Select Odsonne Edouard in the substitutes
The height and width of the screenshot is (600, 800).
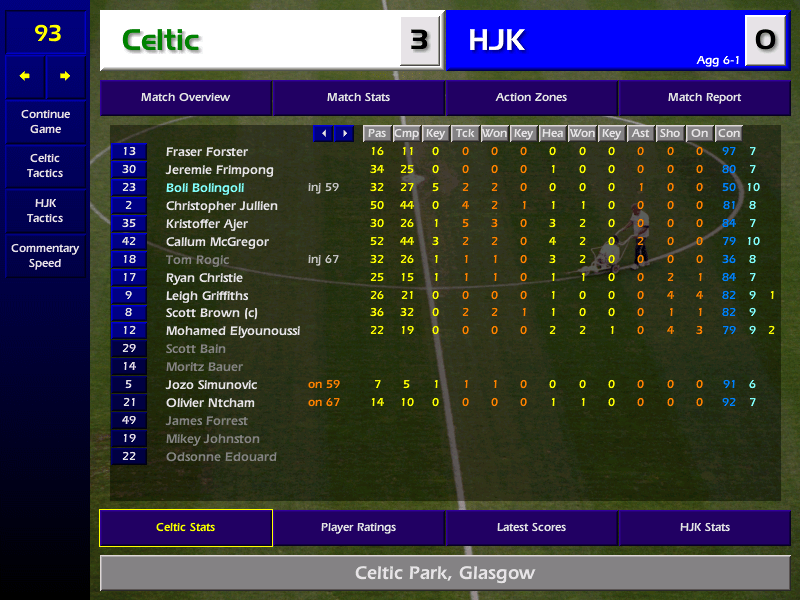click(221, 457)
